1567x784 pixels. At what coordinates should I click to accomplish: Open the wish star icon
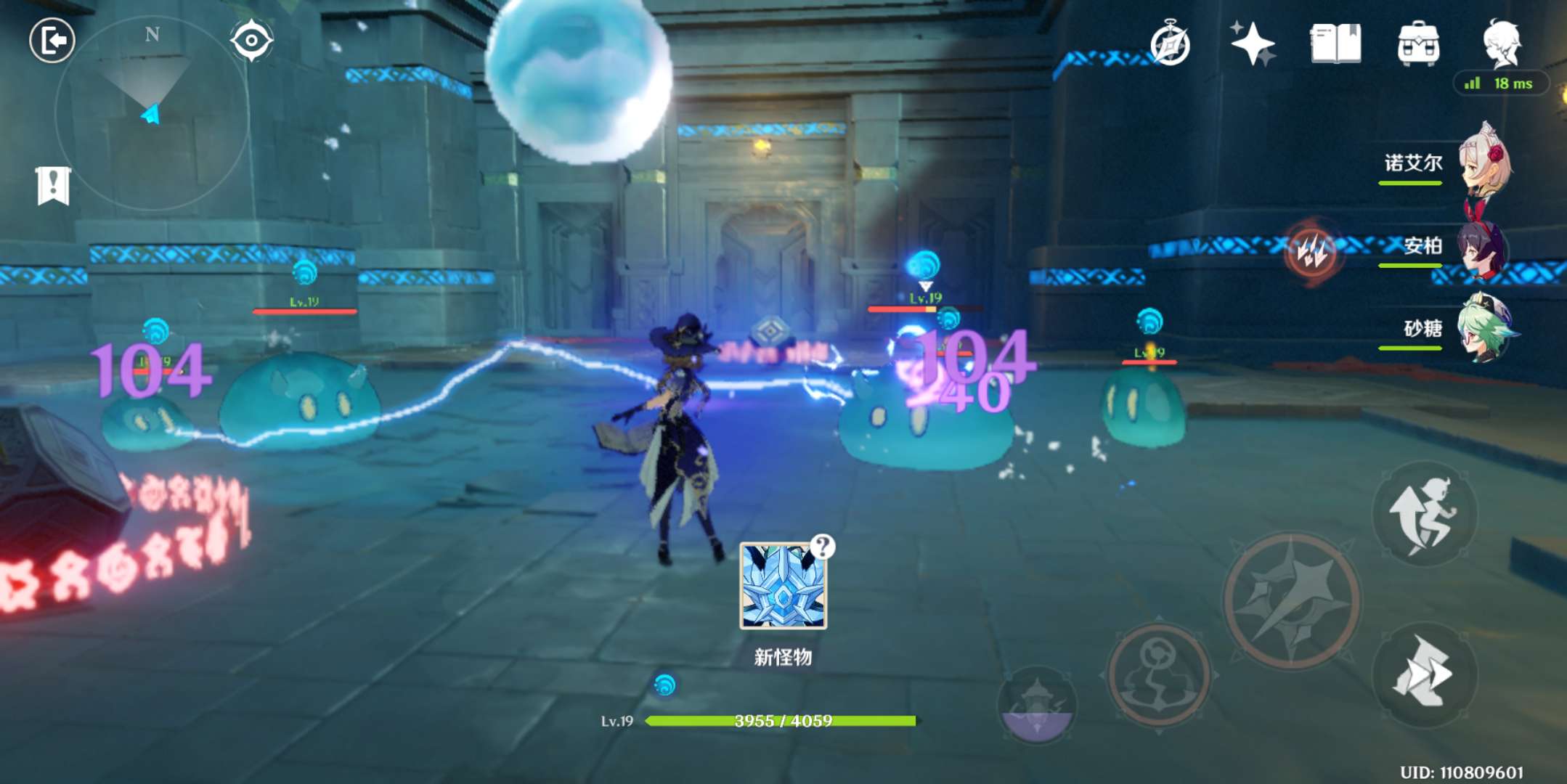coord(1252,44)
